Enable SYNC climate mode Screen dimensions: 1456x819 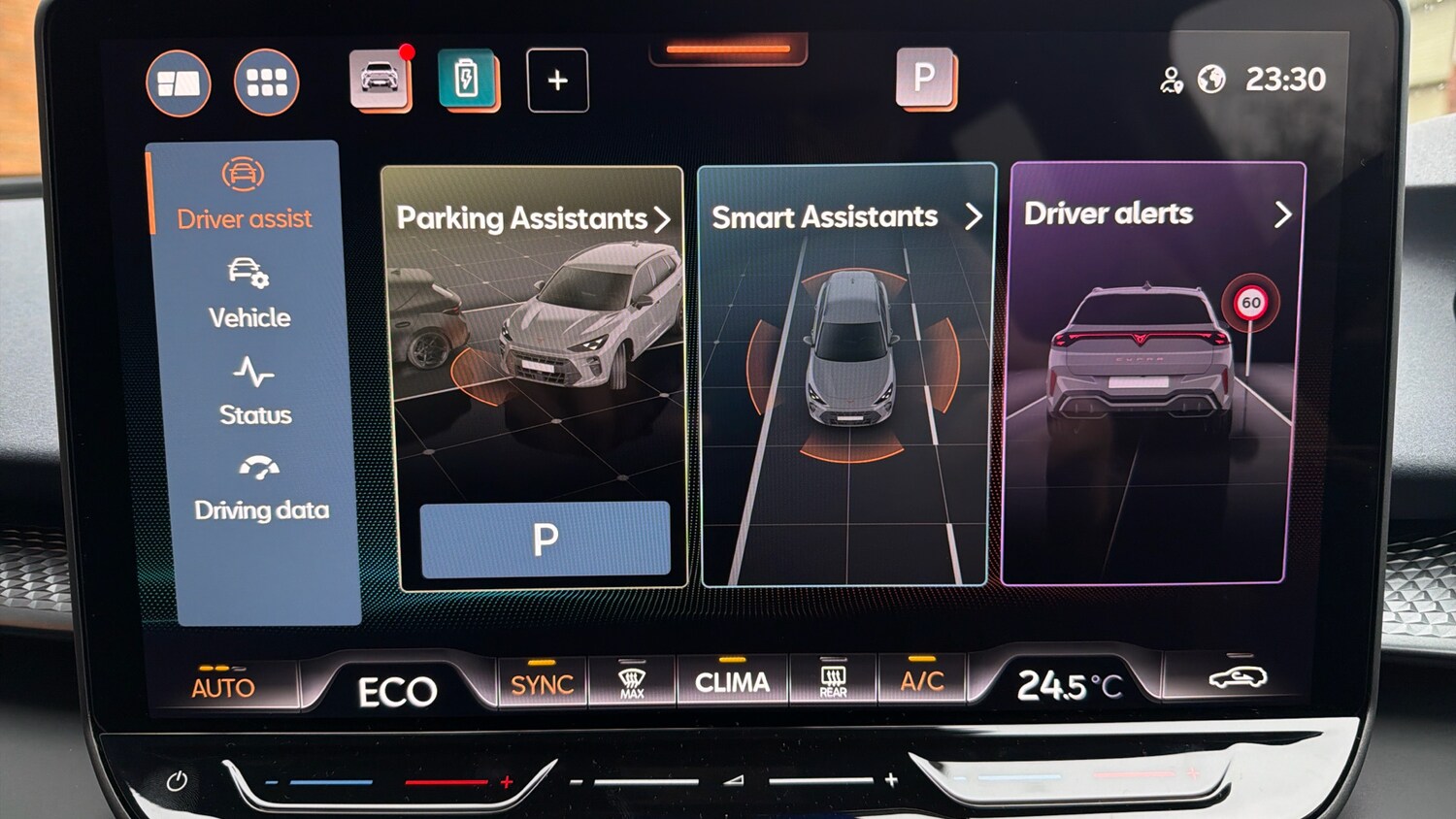point(541,682)
